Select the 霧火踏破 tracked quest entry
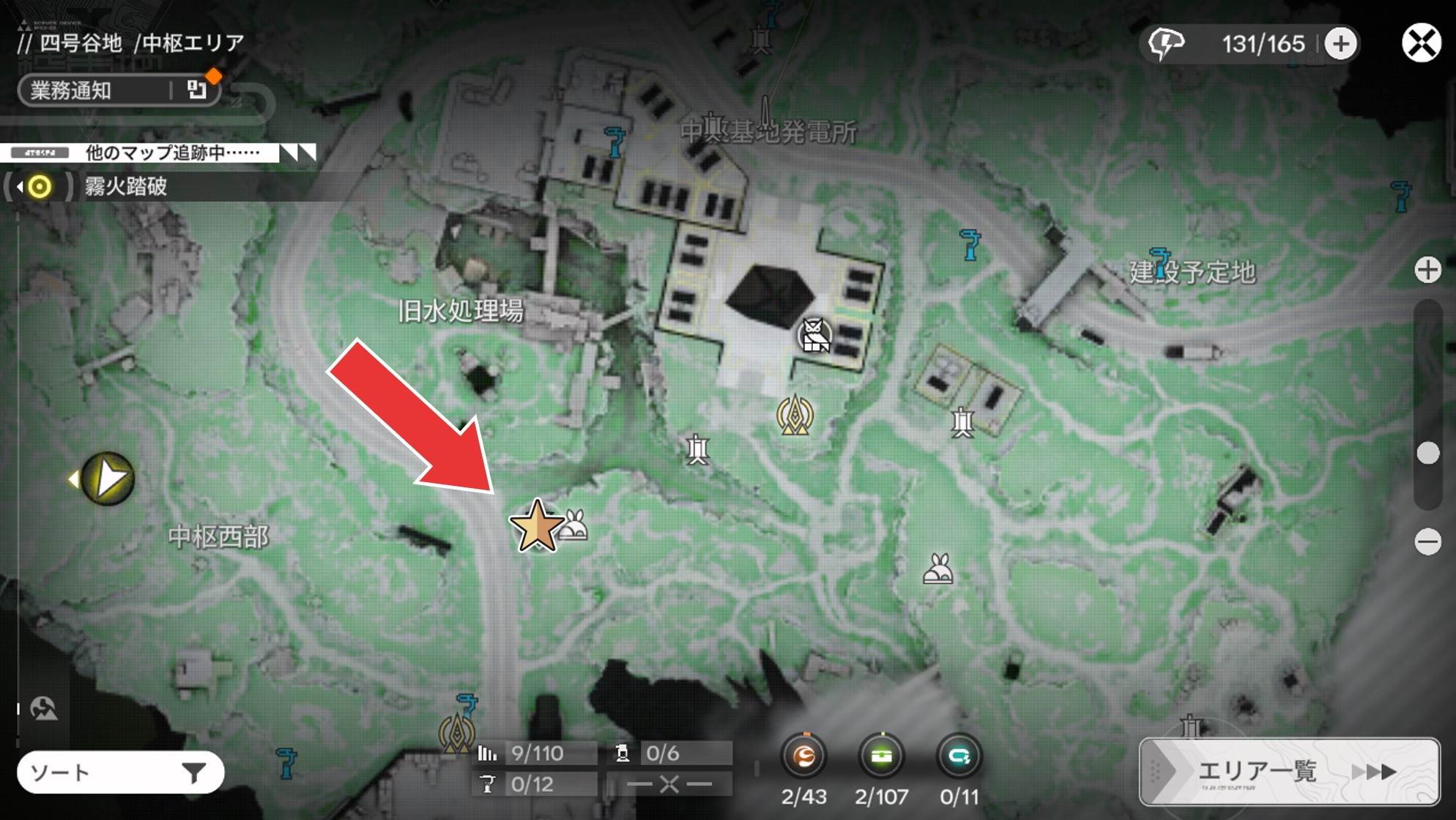This screenshot has width=1456, height=820. point(125,187)
